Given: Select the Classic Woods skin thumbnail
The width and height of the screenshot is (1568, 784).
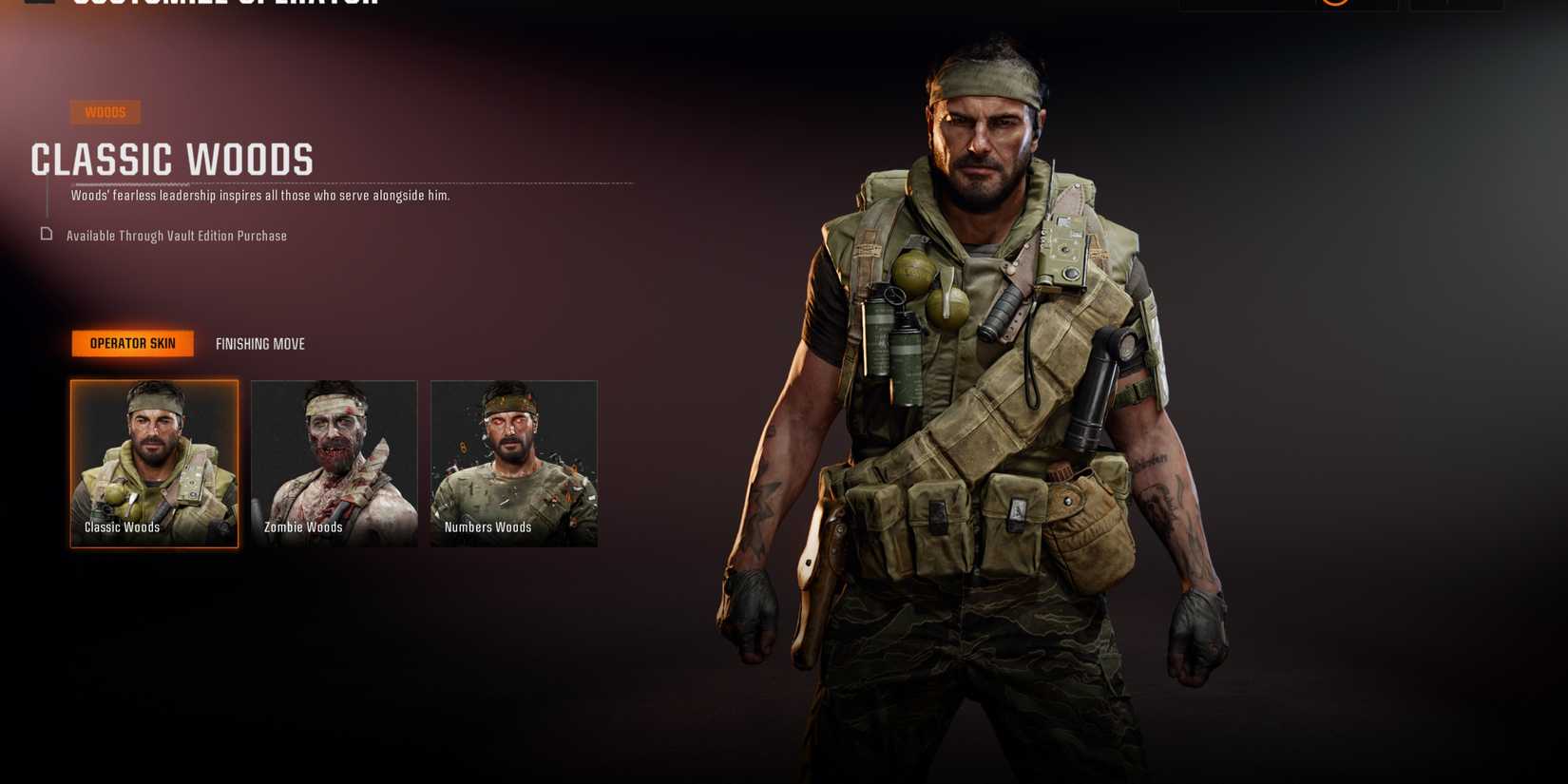Looking at the screenshot, I should pyautogui.click(x=154, y=463).
